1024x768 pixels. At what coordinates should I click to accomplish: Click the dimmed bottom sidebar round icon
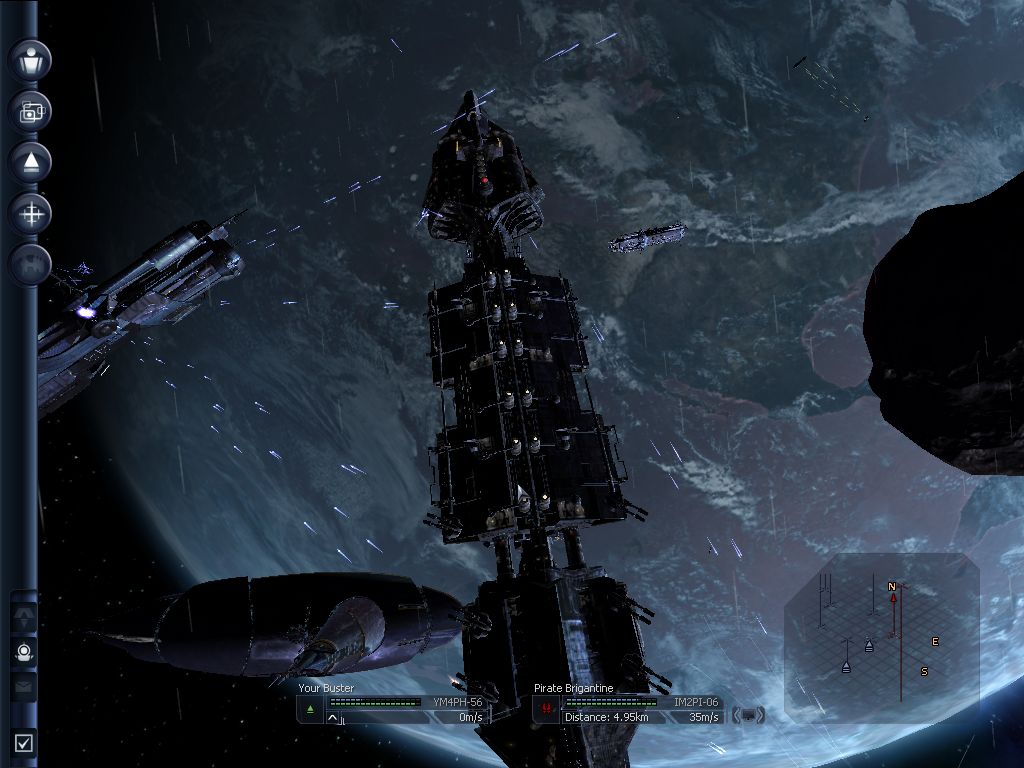(x=30, y=264)
